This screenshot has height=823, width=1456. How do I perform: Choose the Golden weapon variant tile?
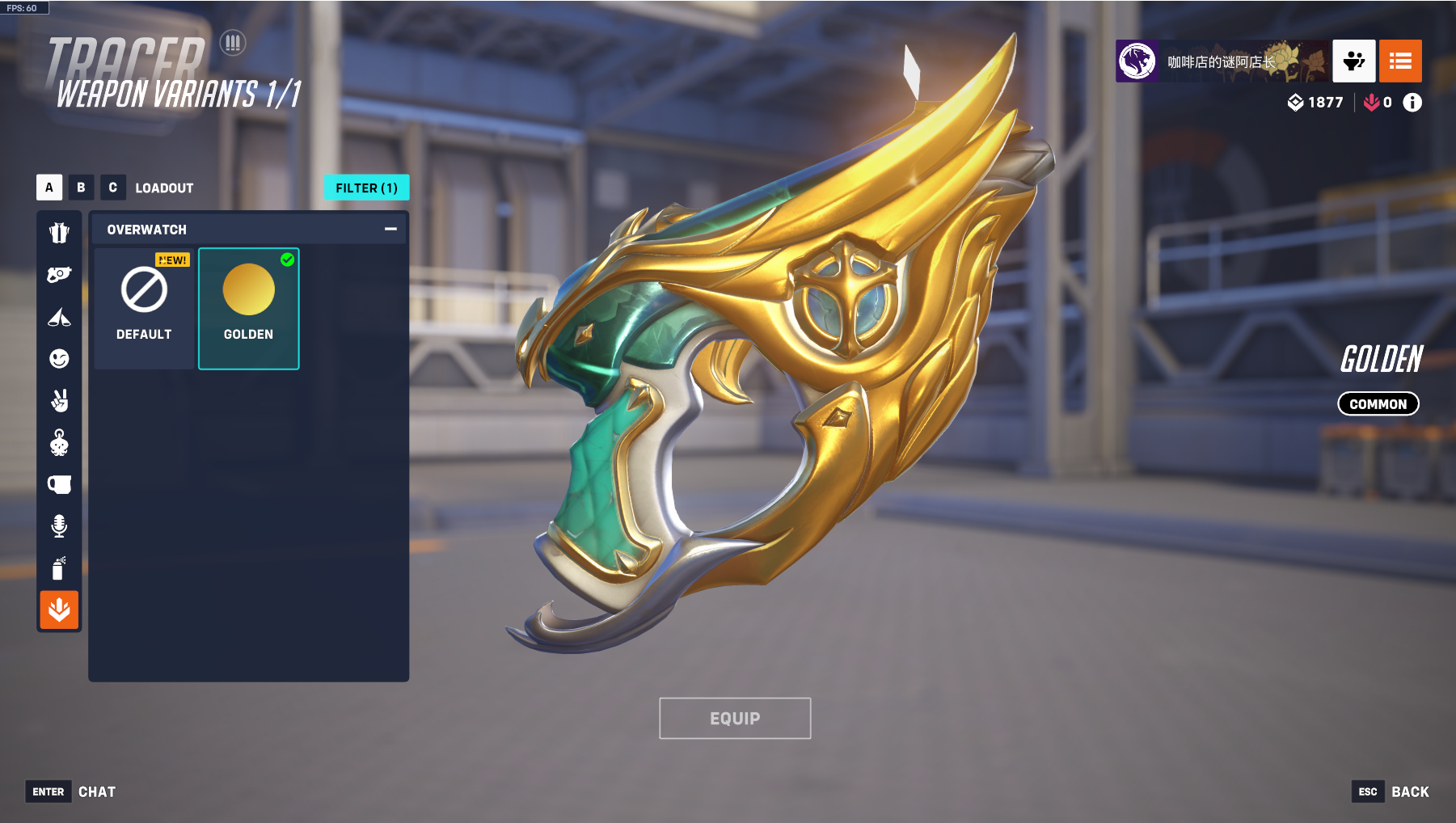[x=248, y=308]
